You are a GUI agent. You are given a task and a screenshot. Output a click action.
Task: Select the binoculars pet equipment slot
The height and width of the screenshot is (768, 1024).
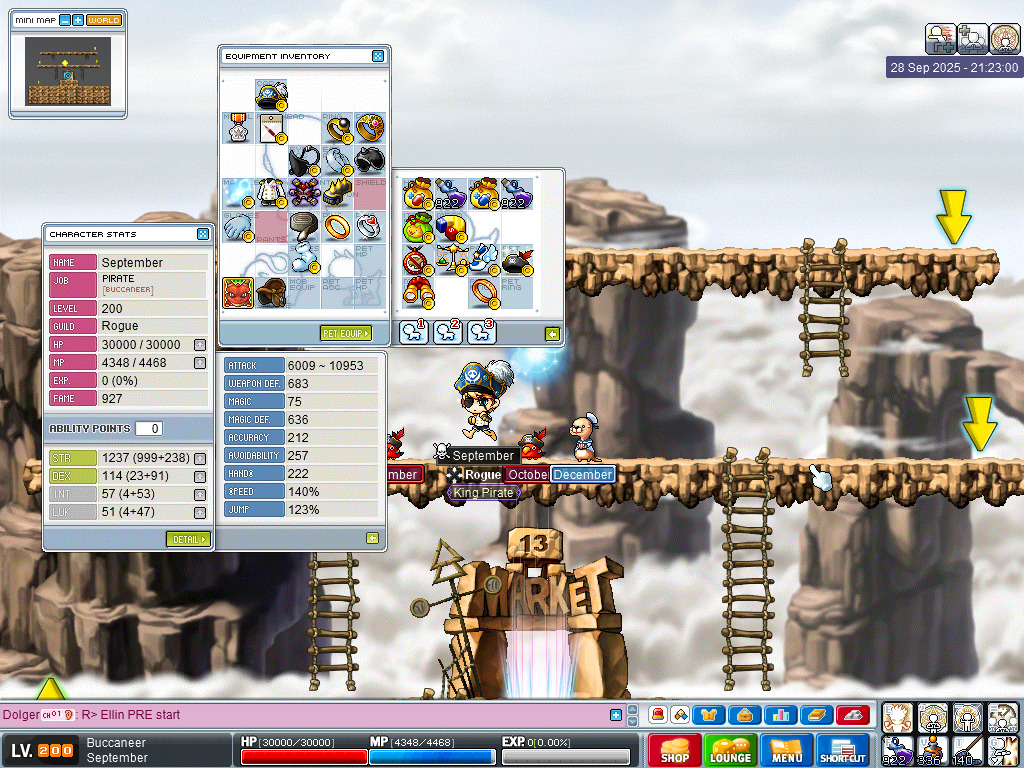coord(417,293)
